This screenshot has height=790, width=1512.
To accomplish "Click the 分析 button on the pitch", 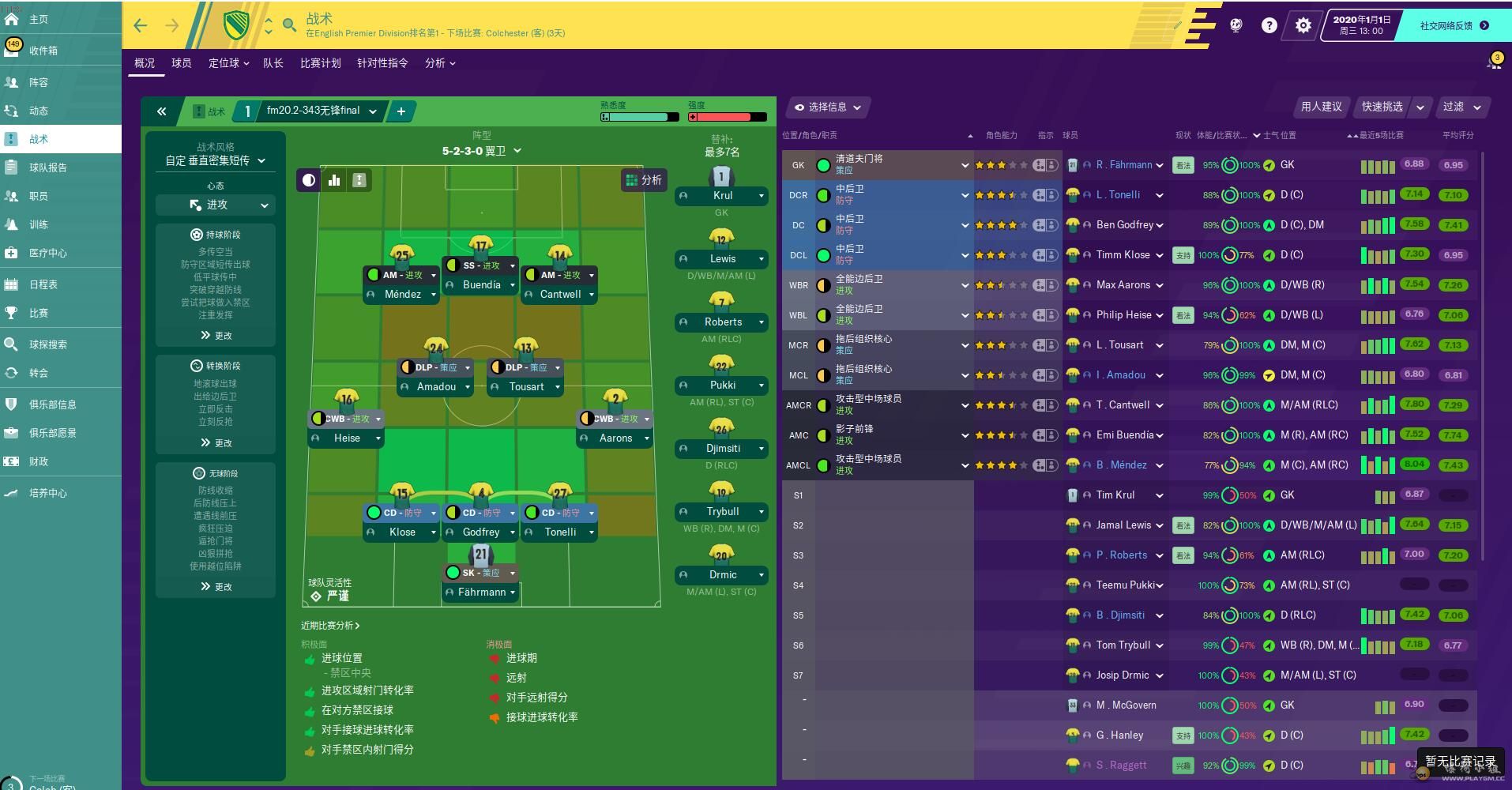I will tap(644, 180).
